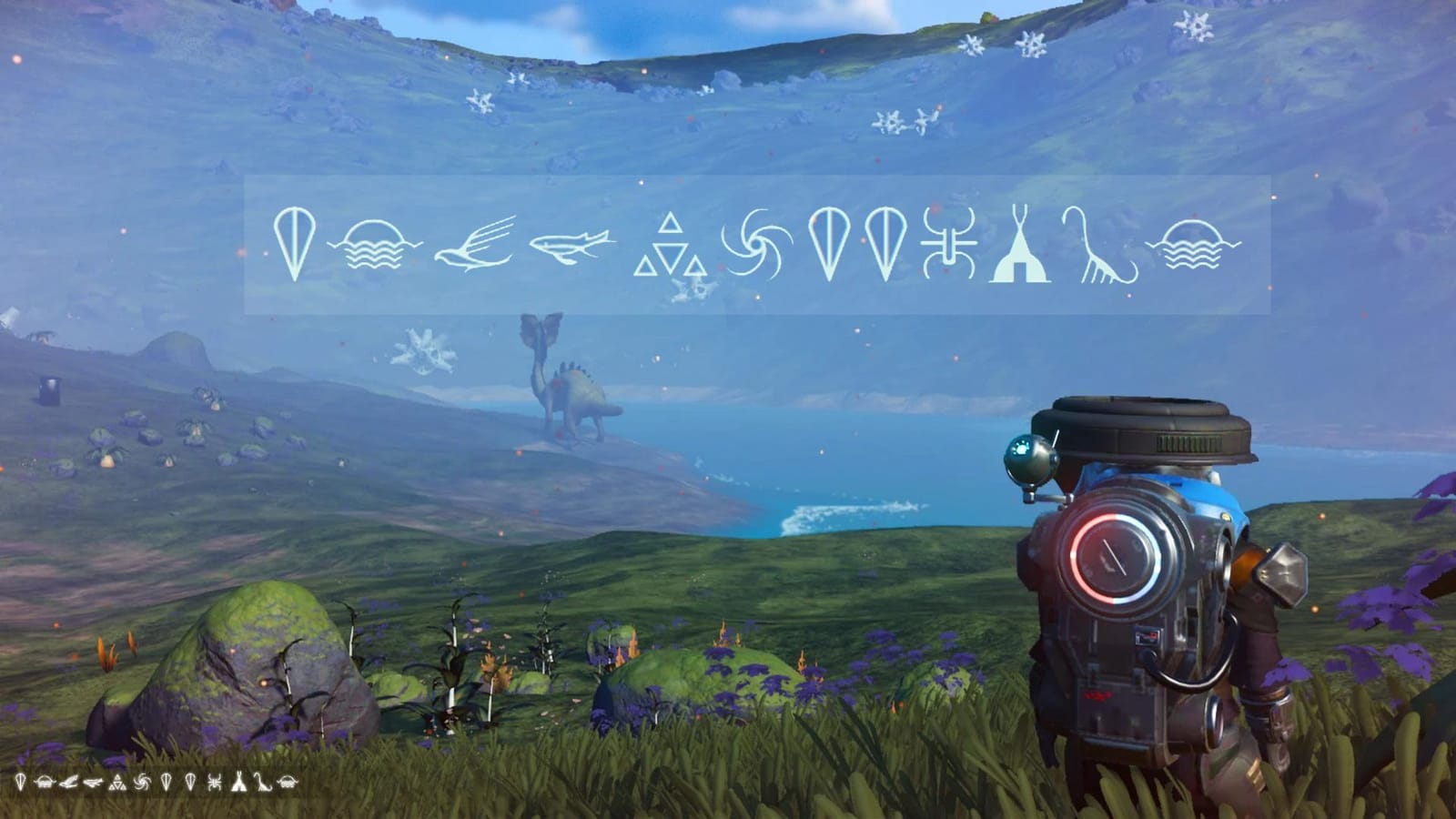The image size is (1456, 819).
Task: Select the Sunset glyph ending the bottom-left strip
Action: (287, 781)
